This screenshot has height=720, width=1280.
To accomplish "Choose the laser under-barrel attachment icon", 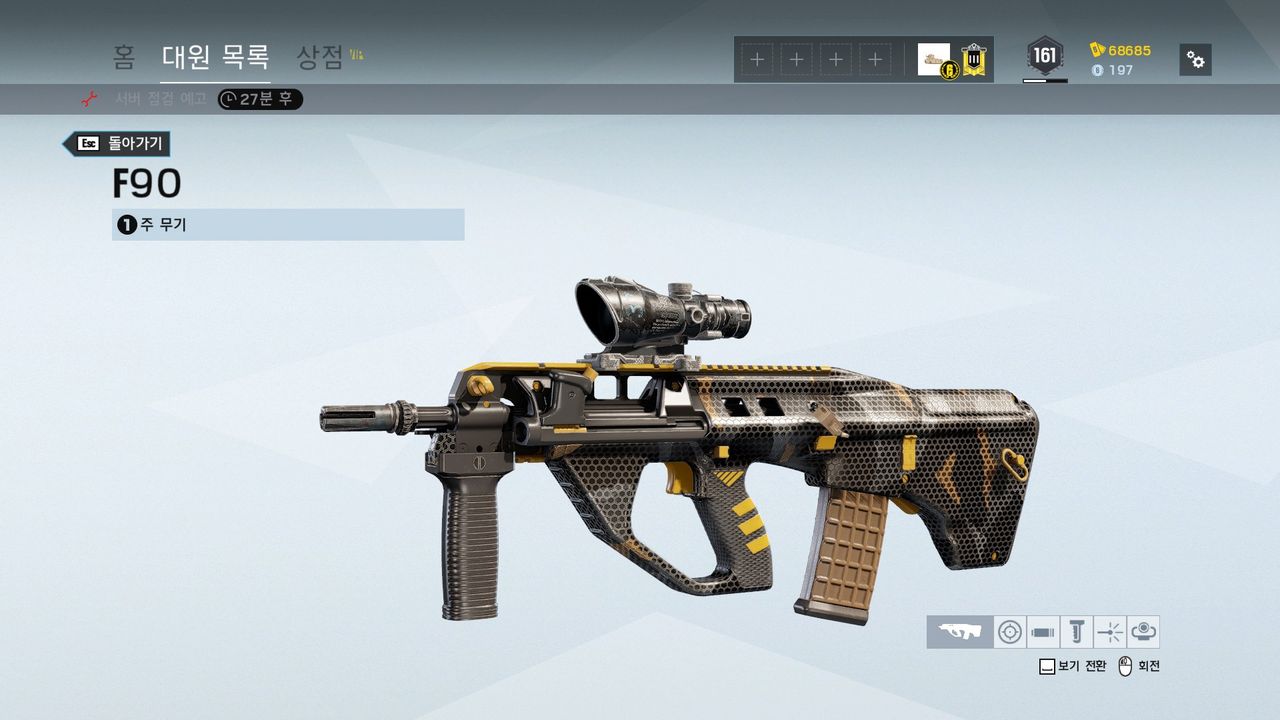I will 1110,632.
